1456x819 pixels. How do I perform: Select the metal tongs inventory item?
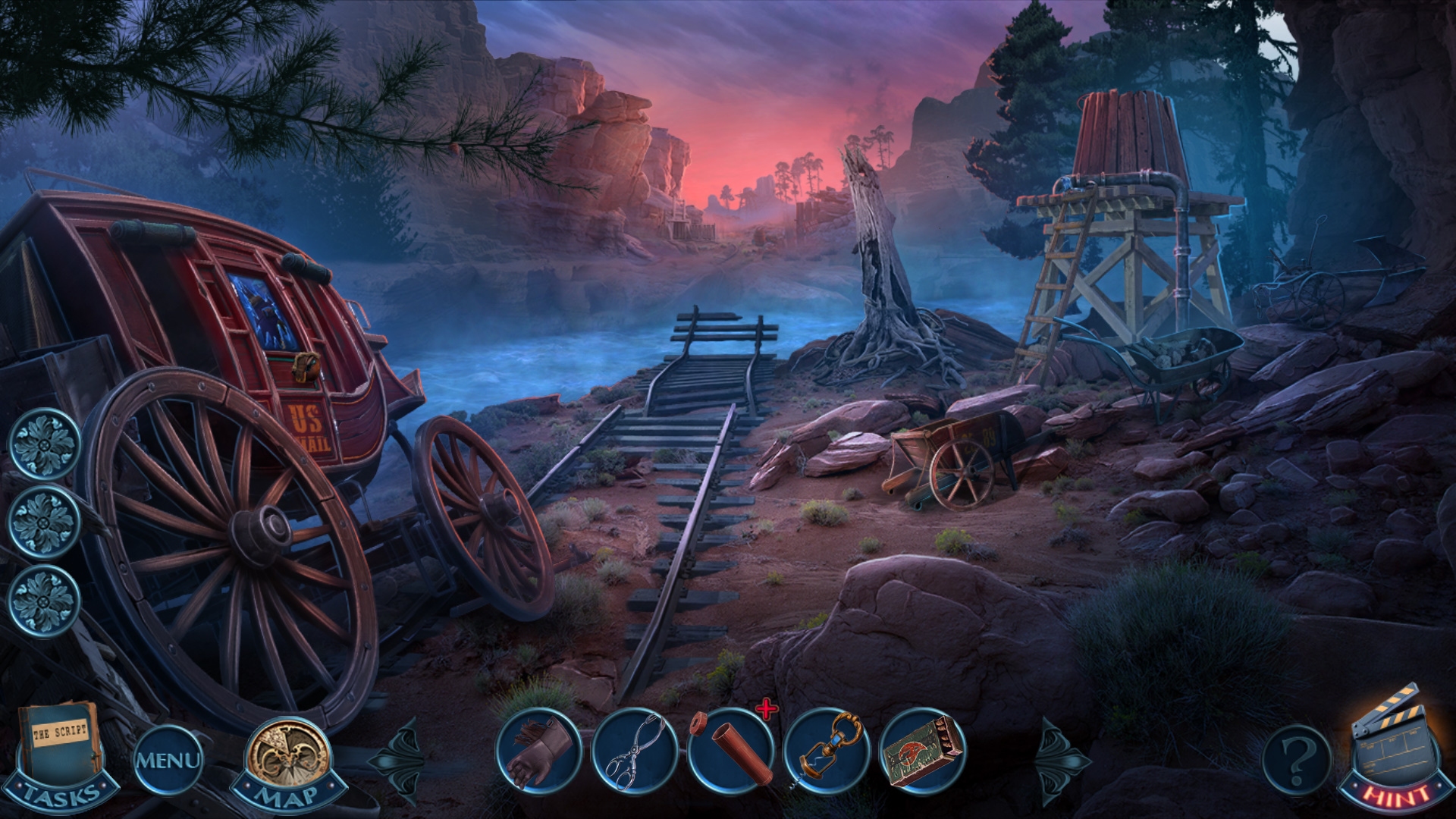[x=635, y=752]
